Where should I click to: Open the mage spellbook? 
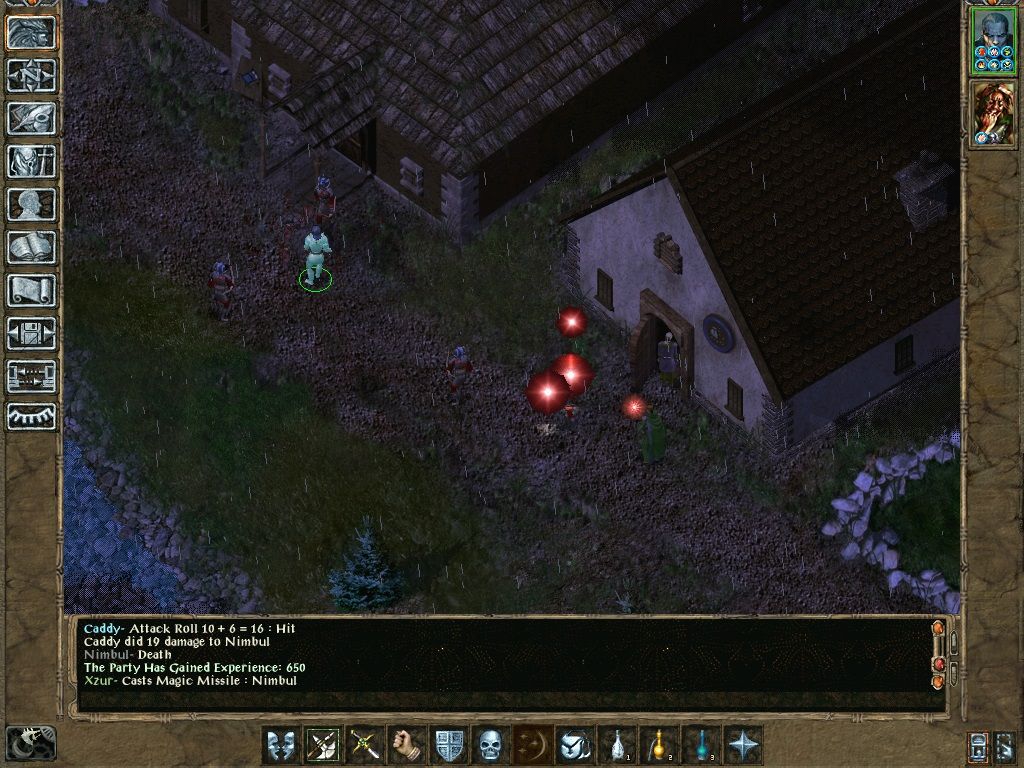pos(31,247)
